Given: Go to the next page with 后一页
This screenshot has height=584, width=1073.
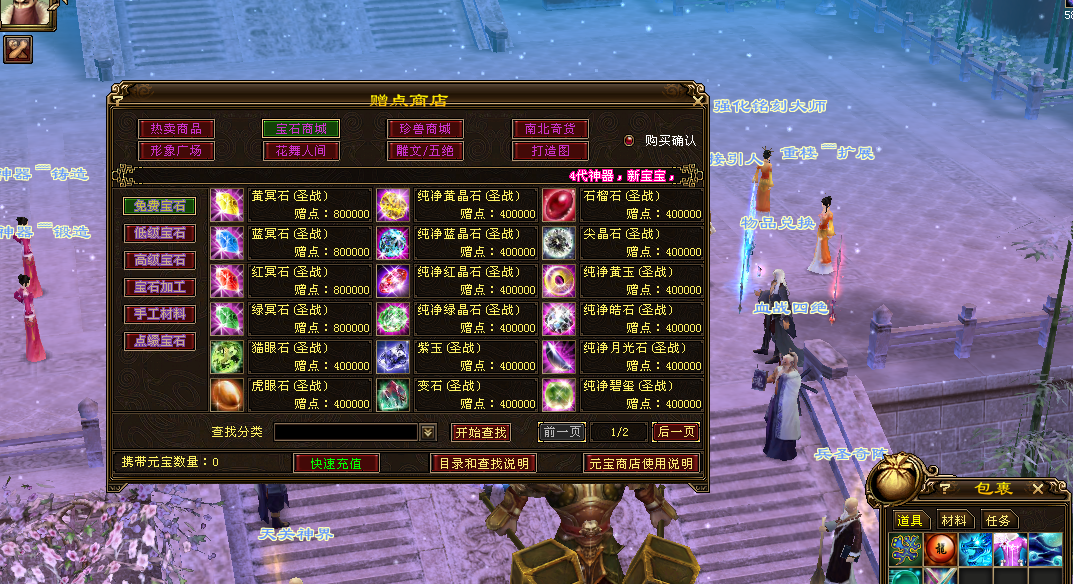Looking at the screenshot, I should point(675,432).
